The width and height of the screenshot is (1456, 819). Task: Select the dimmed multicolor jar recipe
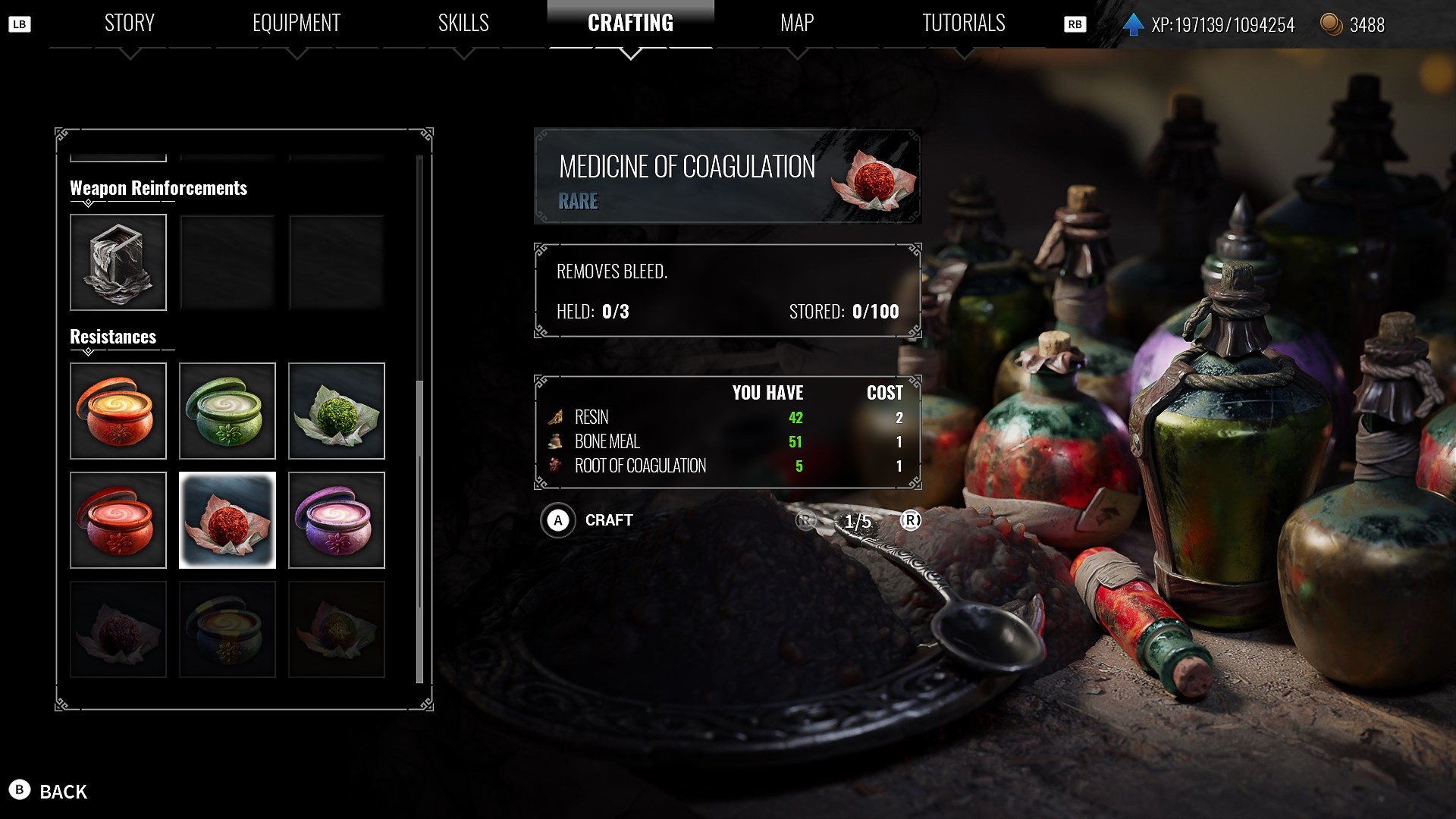click(x=227, y=629)
